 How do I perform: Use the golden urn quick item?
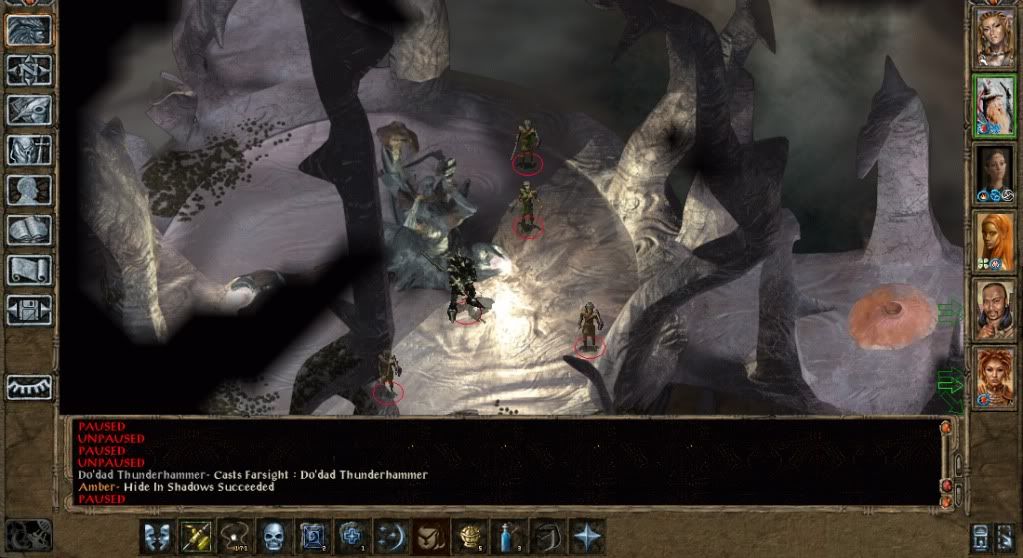pyautogui.click(x=469, y=535)
